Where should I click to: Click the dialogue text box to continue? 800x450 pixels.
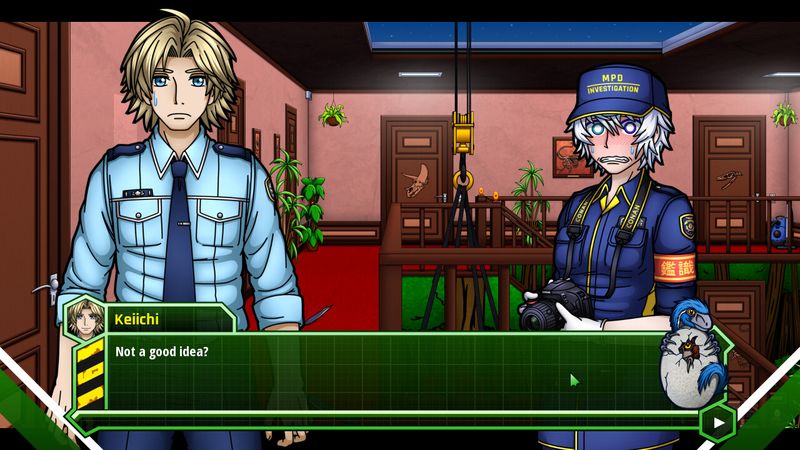click(380, 375)
